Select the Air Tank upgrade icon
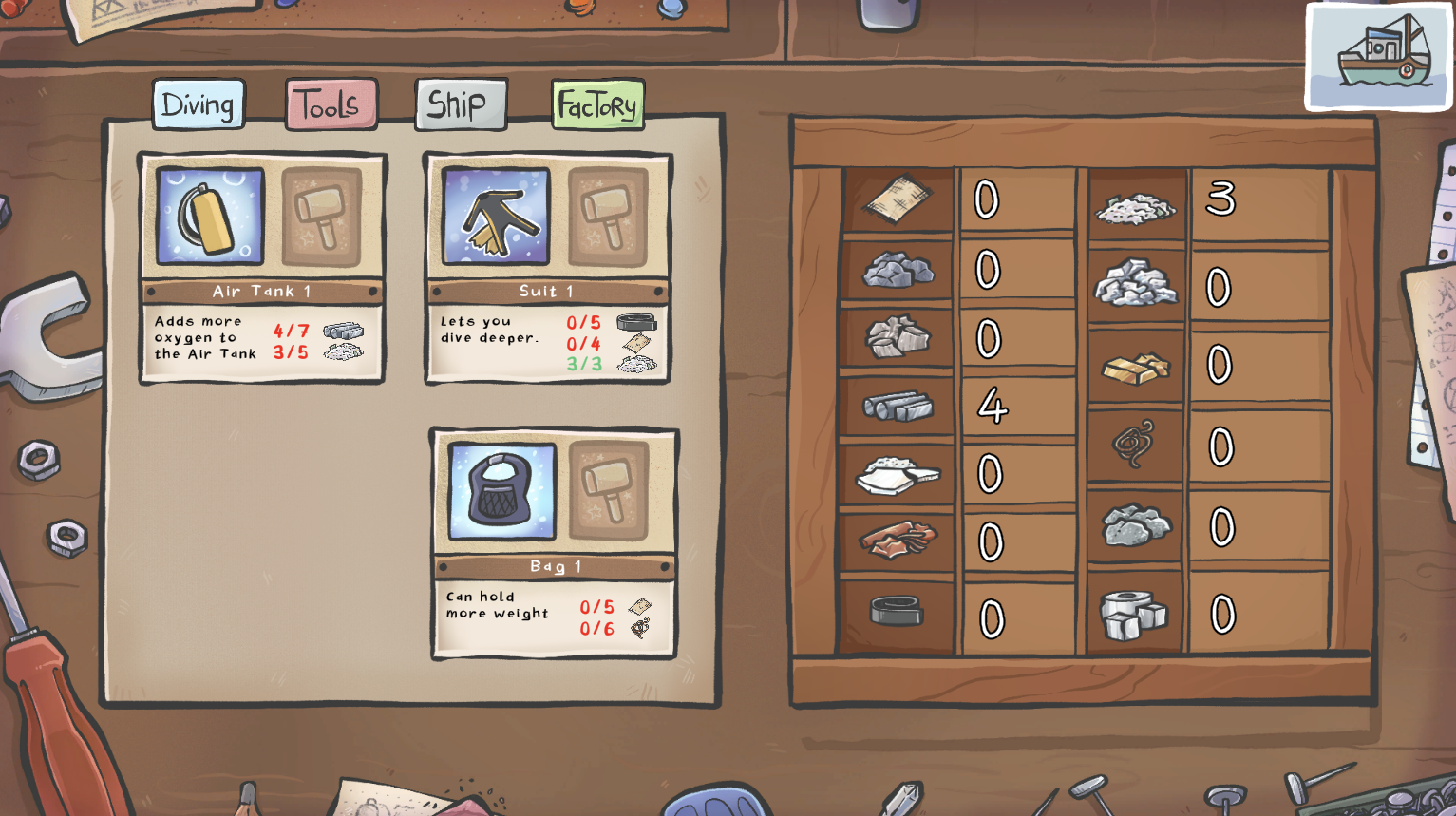Screen dimensions: 1456x816 (210, 217)
